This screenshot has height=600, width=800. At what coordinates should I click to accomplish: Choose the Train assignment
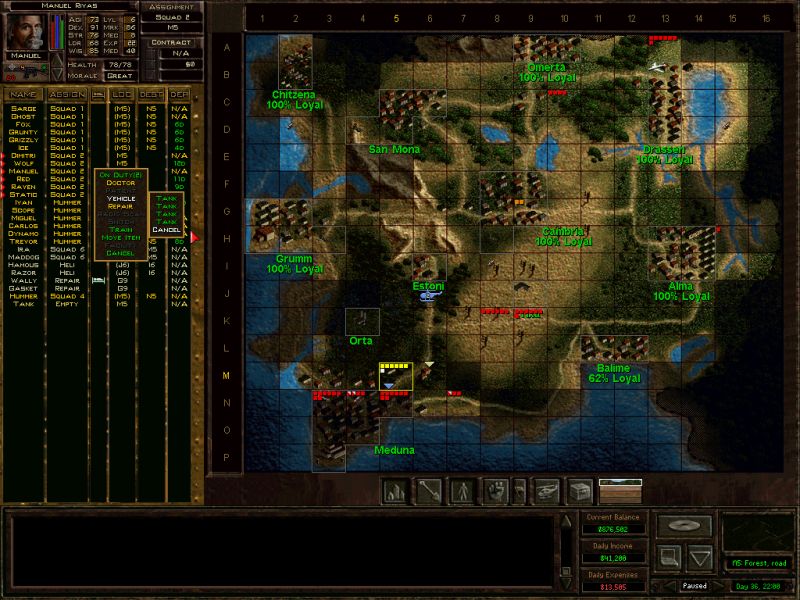point(120,229)
